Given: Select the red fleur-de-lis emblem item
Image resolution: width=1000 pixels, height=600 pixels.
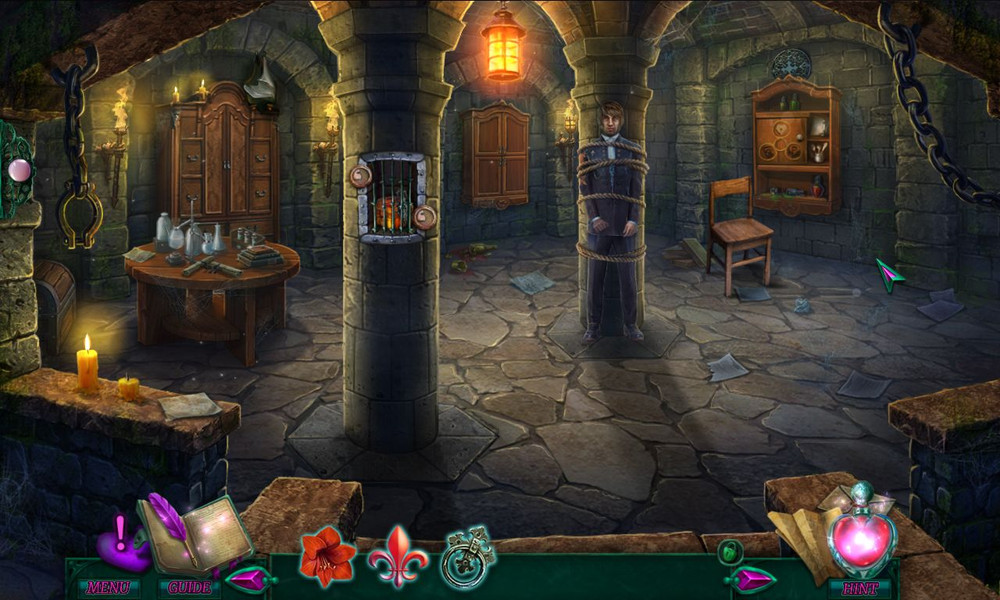Looking at the screenshot, I should [398, 555].
